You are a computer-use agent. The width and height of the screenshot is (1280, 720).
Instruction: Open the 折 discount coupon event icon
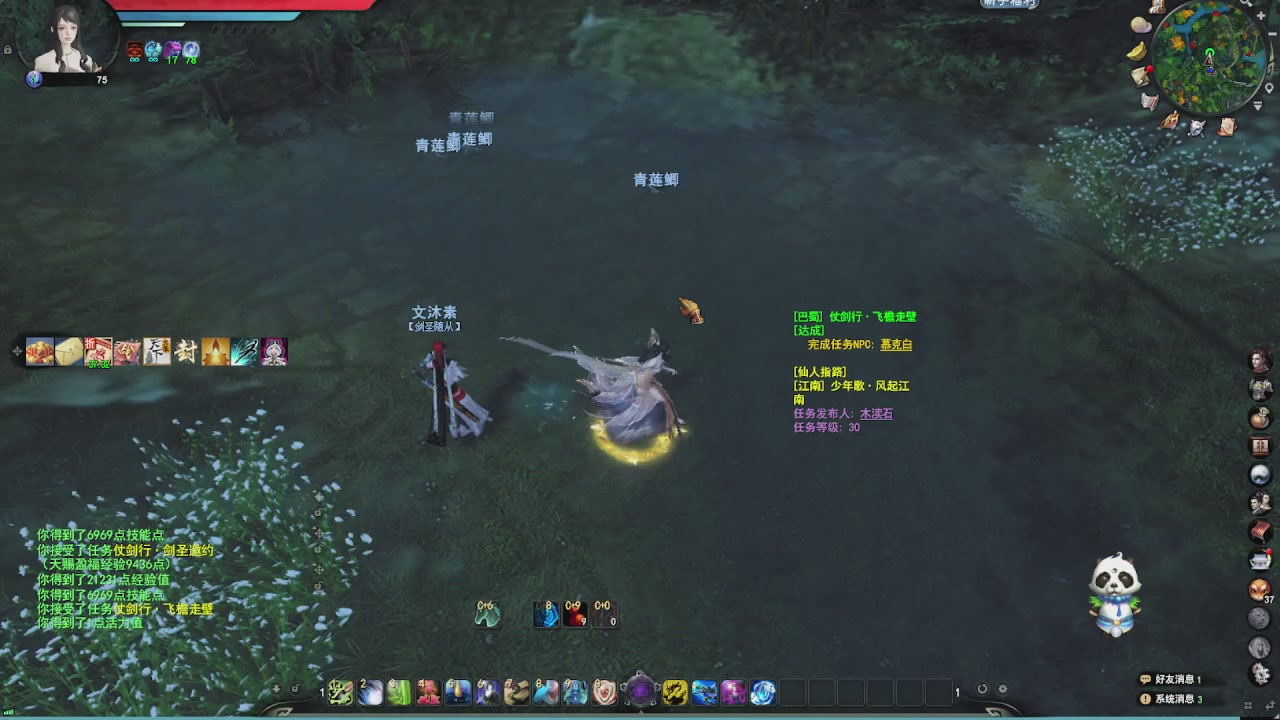click(98, 351)
